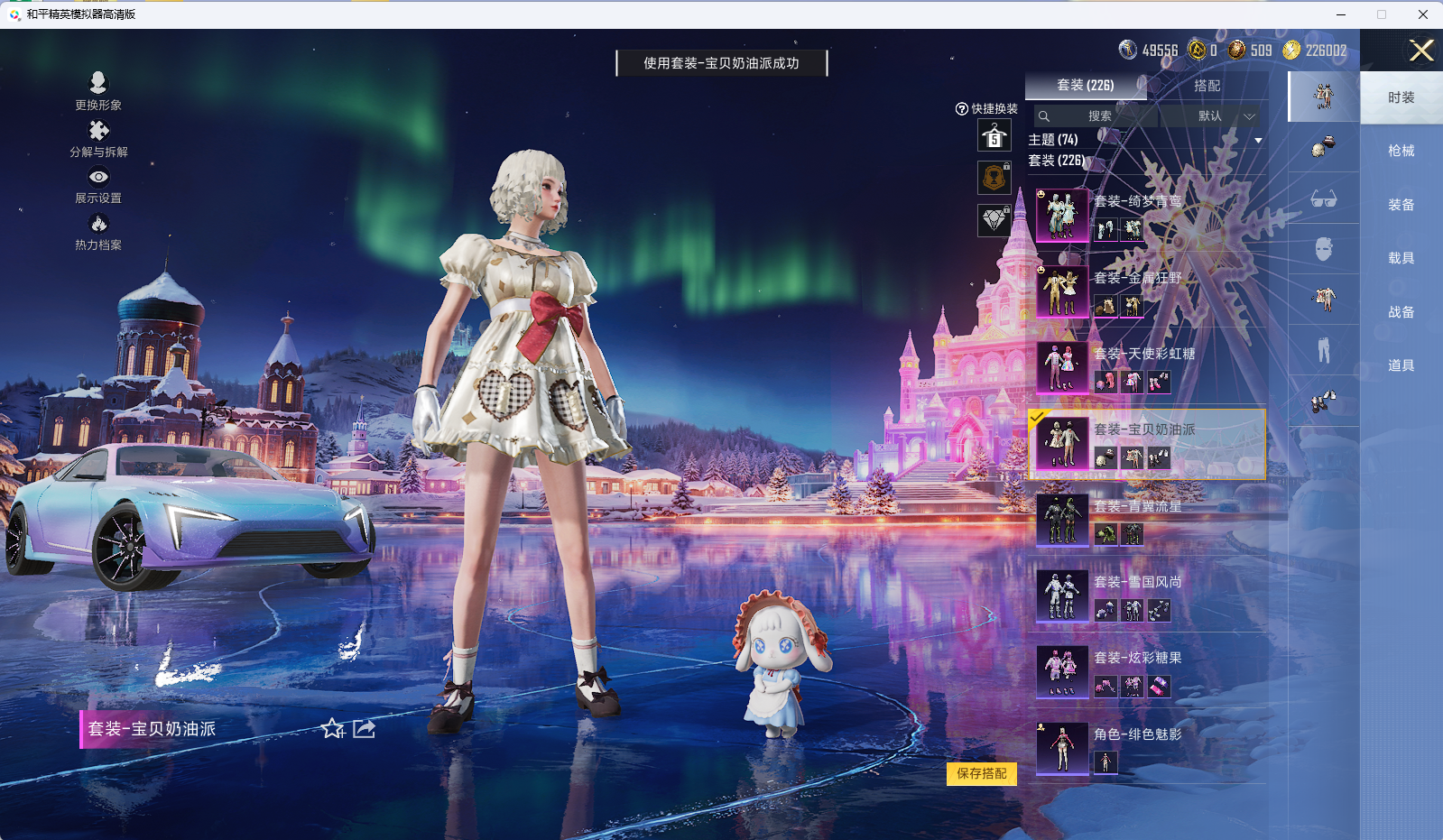This screenshot has width=1443, height=840.
Task: Select the glasses category icon
Action: pos(1323,199)
